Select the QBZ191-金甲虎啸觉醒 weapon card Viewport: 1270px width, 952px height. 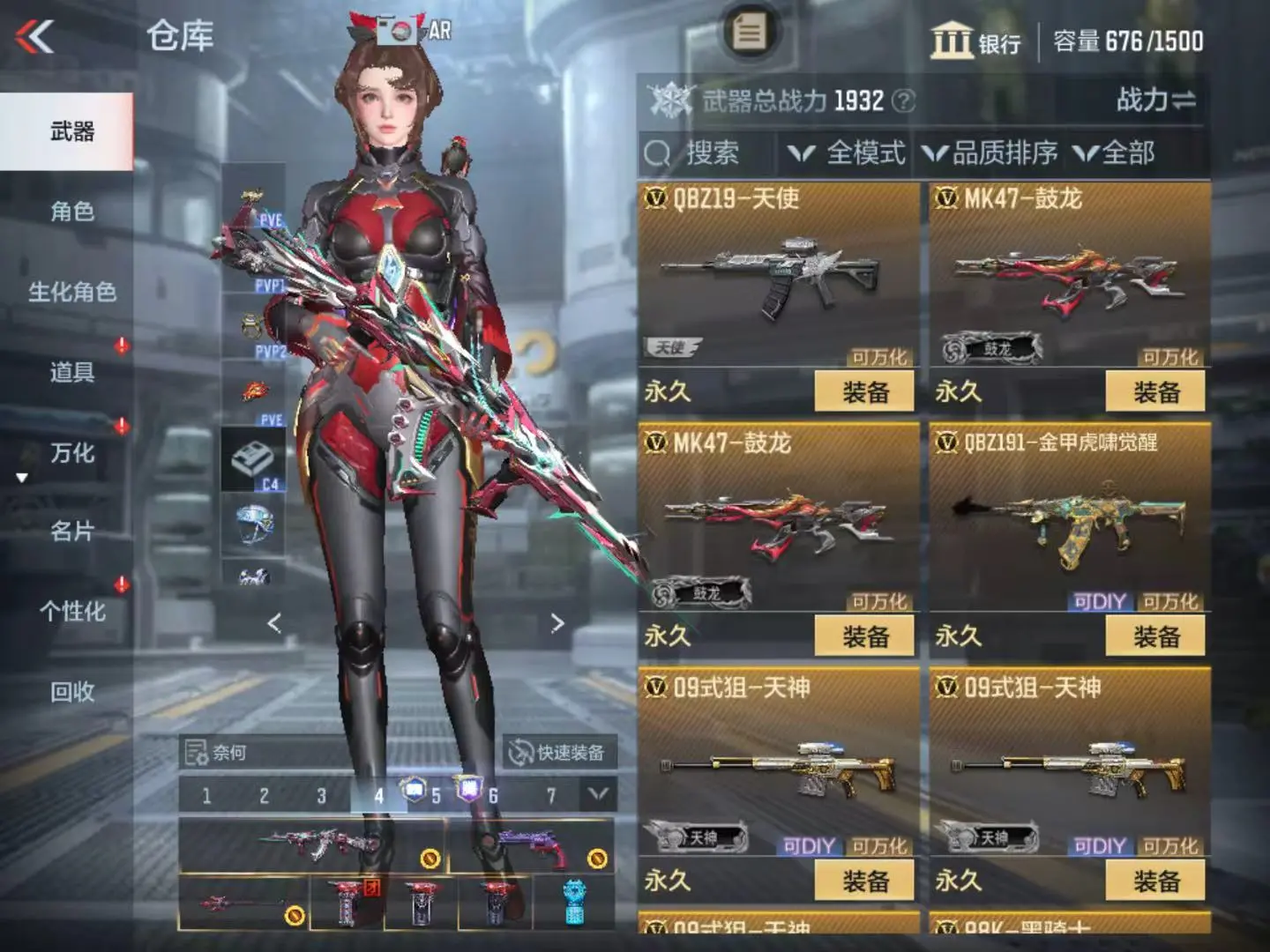[1070, 518]
